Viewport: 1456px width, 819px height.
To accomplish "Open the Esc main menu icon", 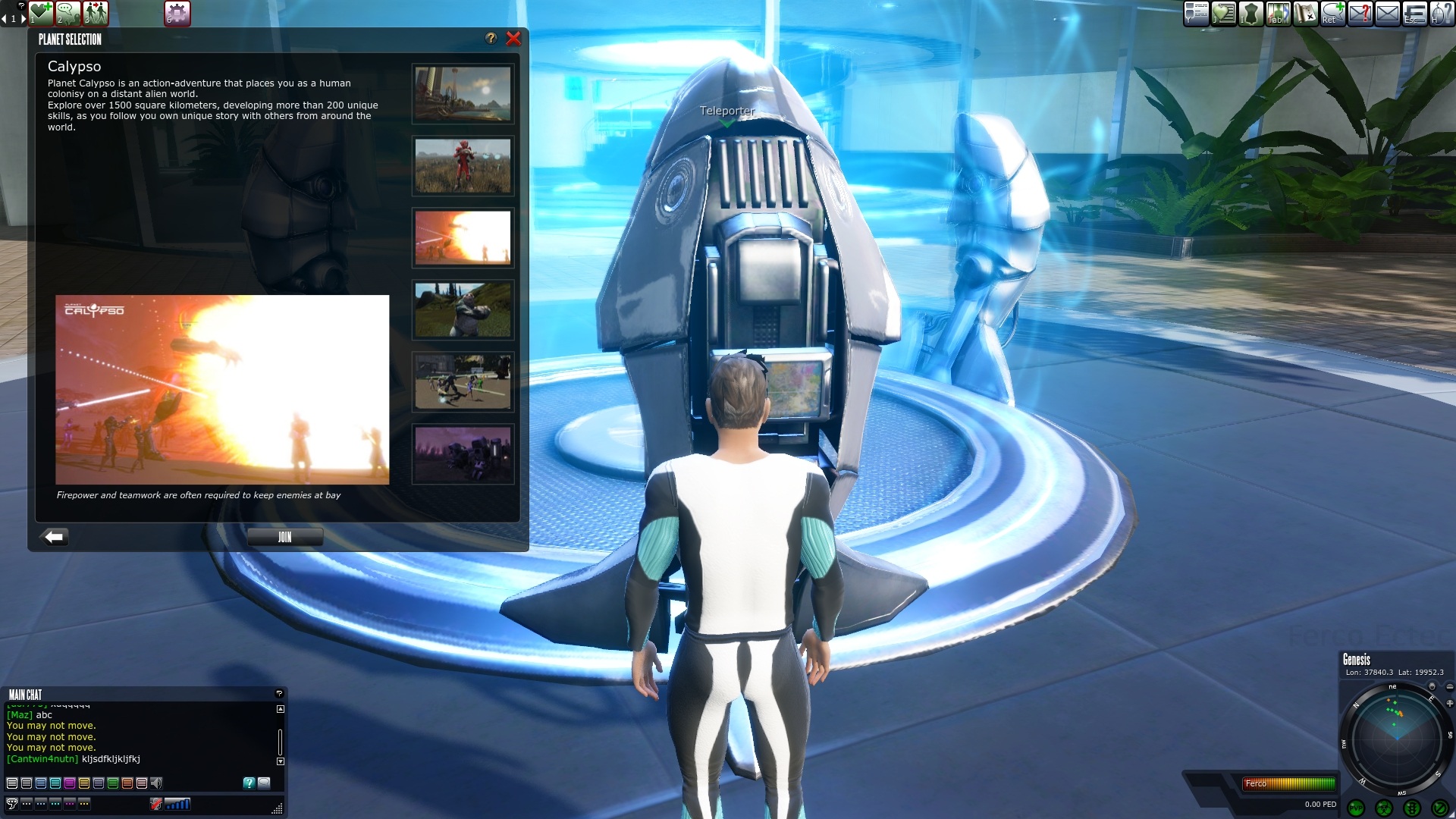I will [x=1414, y=13].
